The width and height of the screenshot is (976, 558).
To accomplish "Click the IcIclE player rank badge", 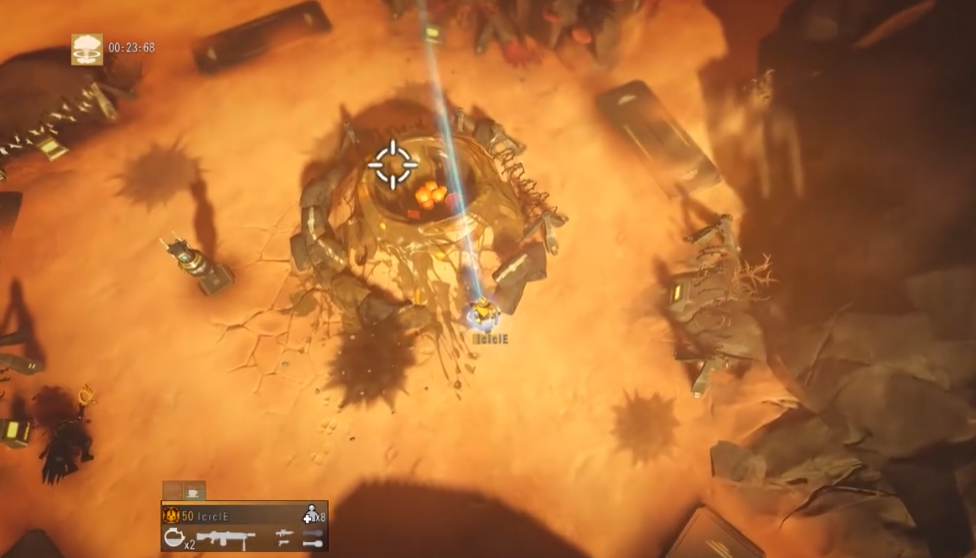I will (171, 515).
